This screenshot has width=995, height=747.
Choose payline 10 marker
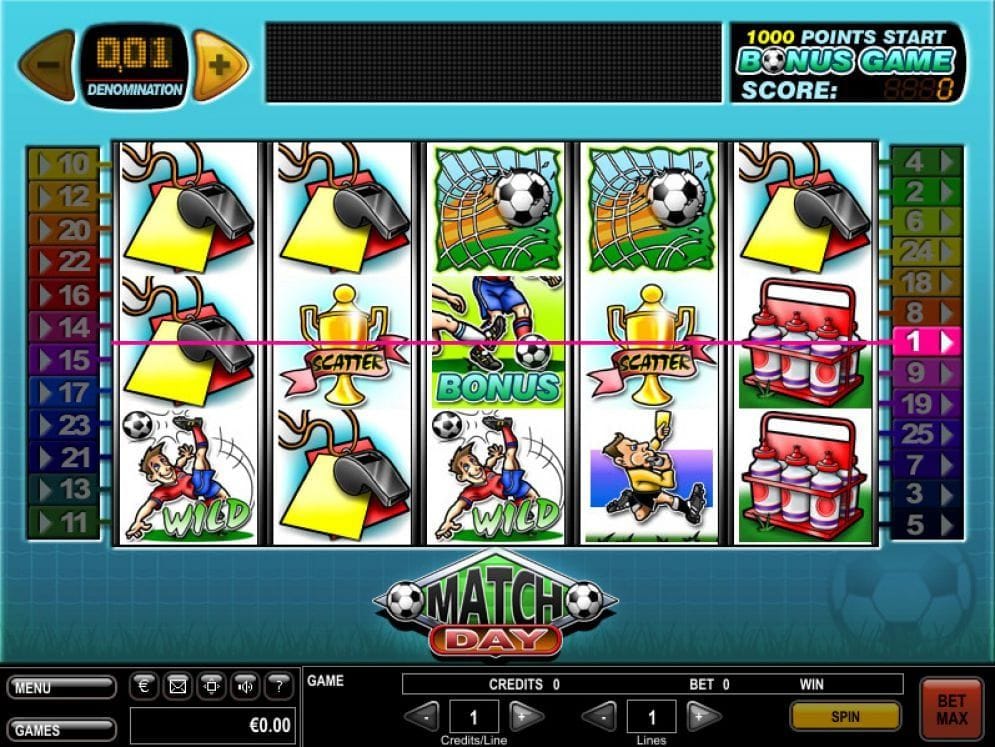tap(64, 163)
